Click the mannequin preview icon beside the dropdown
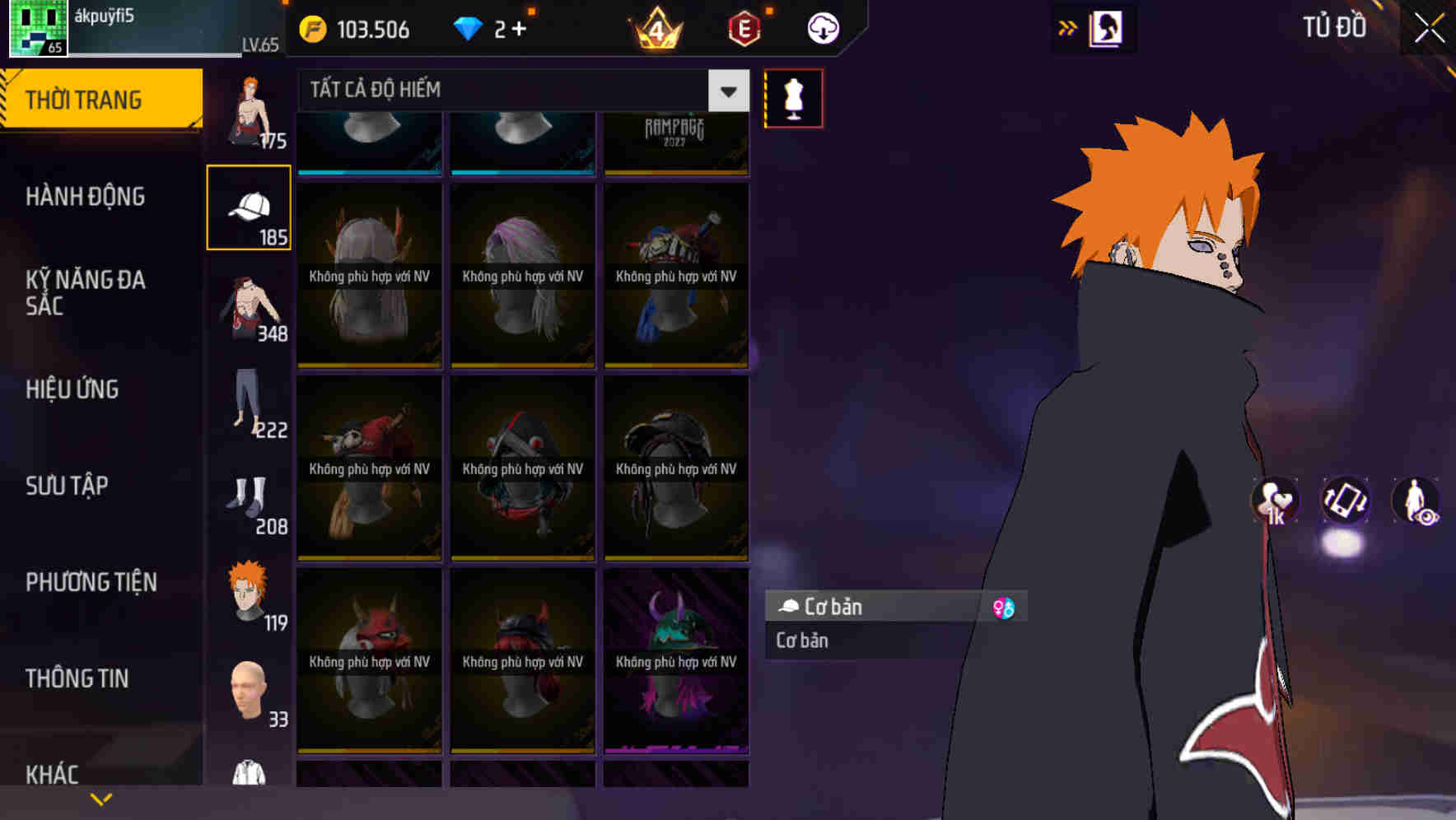The width and height of the screenshot is (1456, 820). [x=792, y=97]
